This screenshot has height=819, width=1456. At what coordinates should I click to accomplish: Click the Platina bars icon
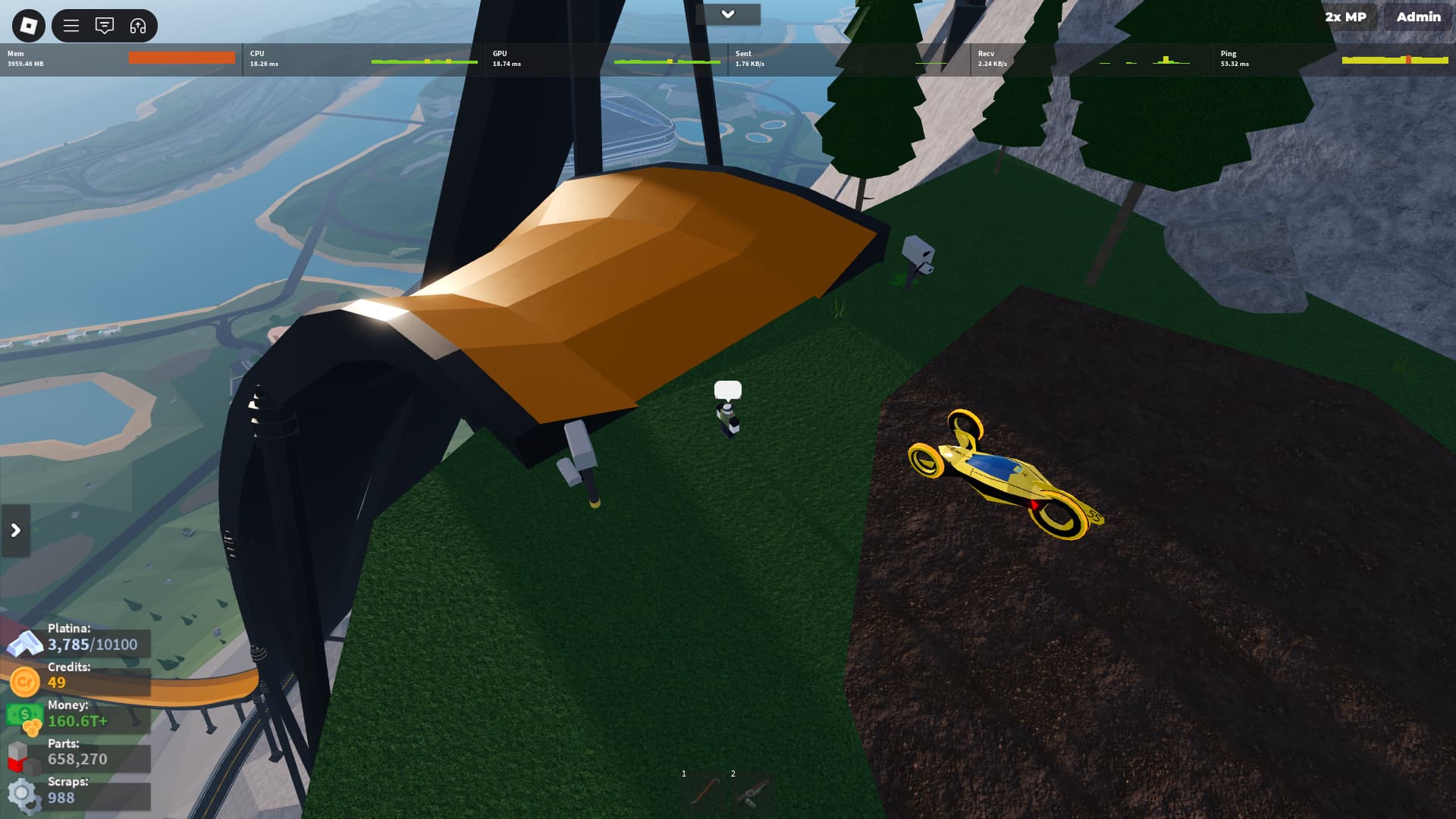(24, 643)
